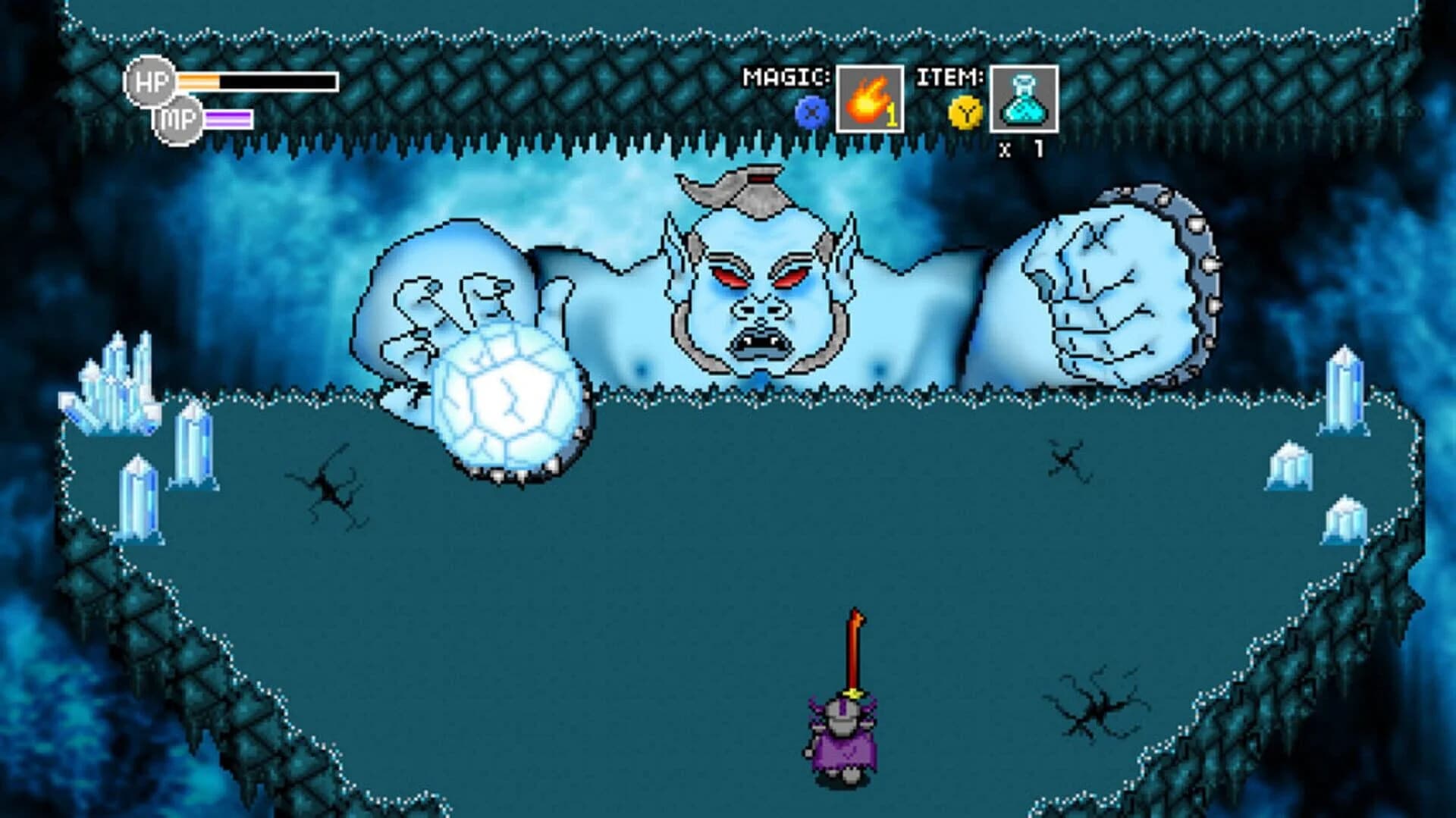Click the ITEM label

point(950,76)
